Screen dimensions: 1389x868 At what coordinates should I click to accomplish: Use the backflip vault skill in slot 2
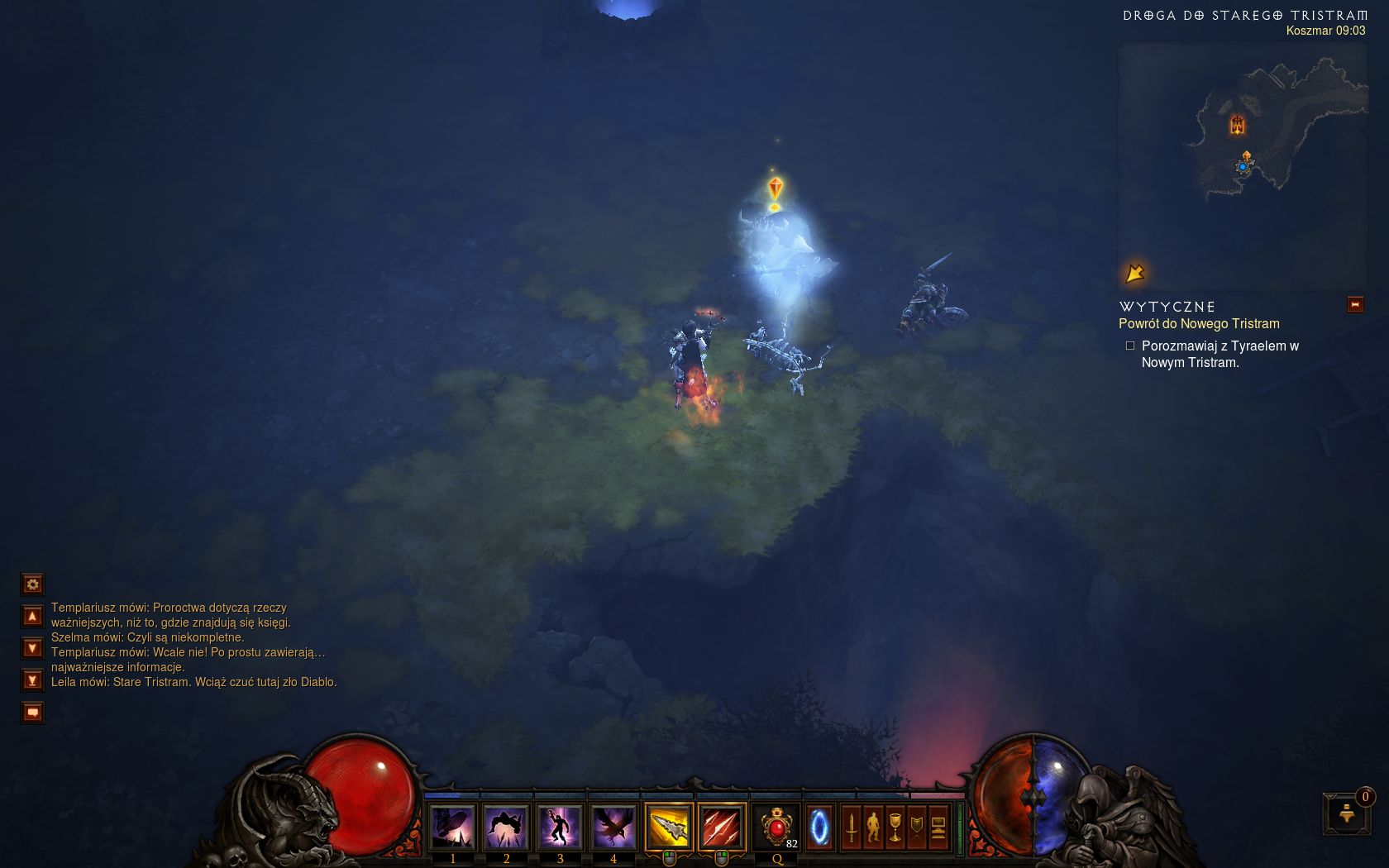[506, 827]
